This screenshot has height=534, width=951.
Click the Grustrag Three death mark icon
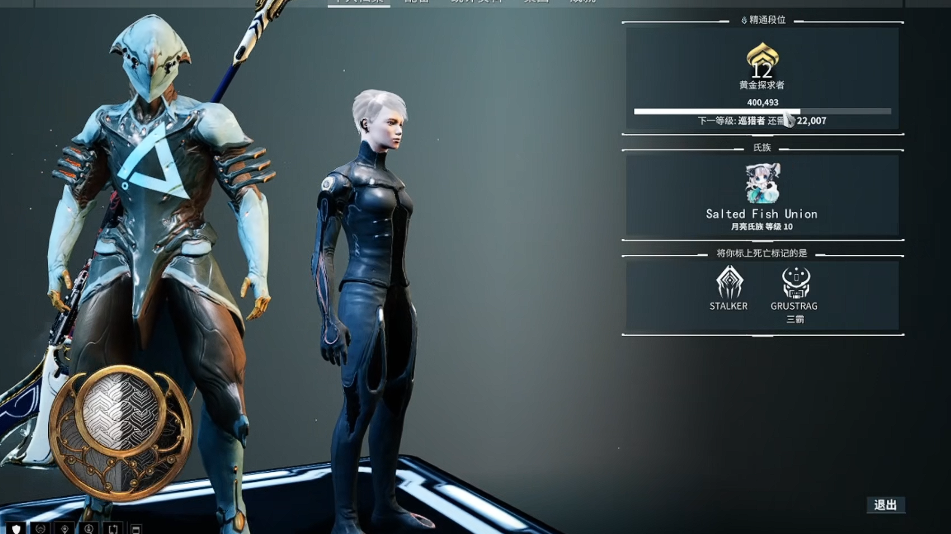coord(795,283)
